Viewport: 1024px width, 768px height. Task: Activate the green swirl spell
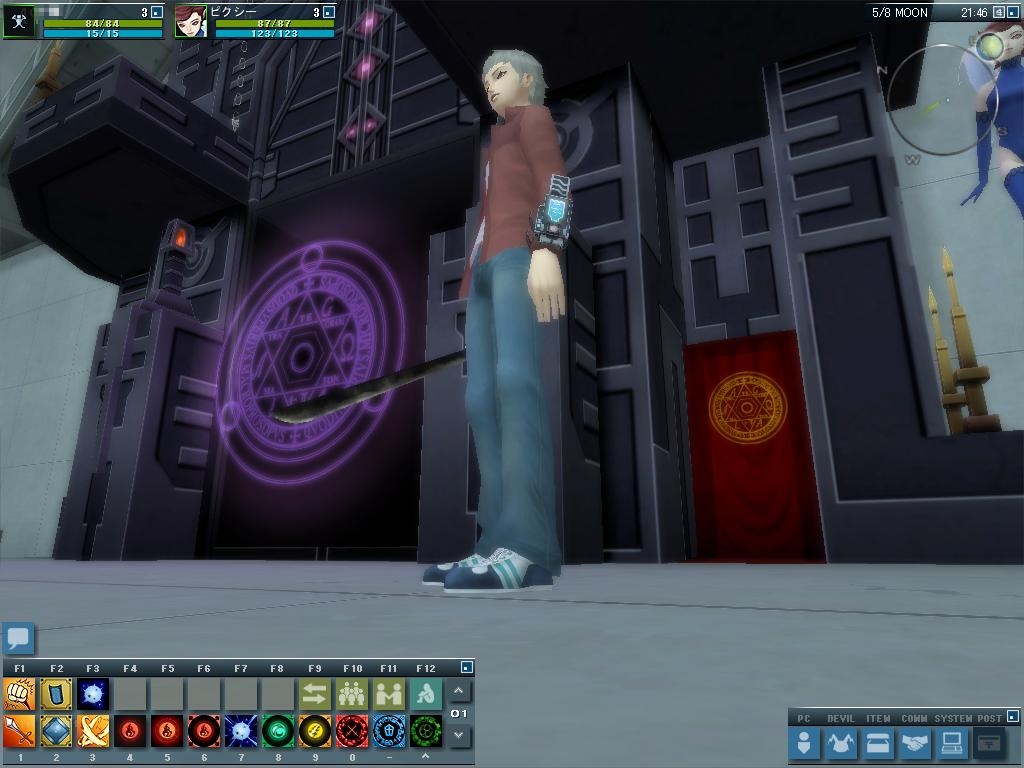[277, 731]
